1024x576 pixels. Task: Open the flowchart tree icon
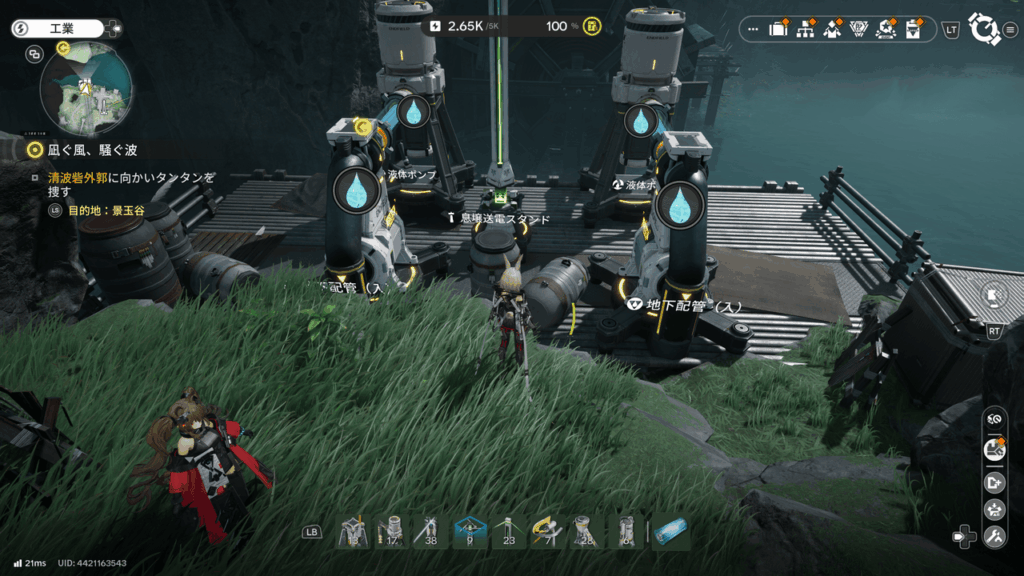(x=804, y=29)
